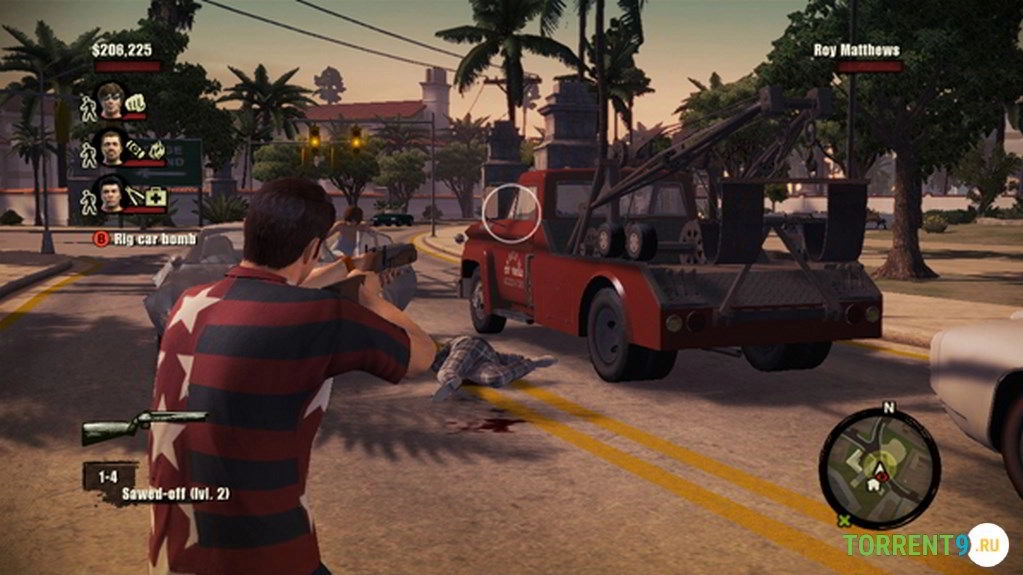Open the circular minimap
This screenshot has width=1023, height=575.
pos(880,468)
